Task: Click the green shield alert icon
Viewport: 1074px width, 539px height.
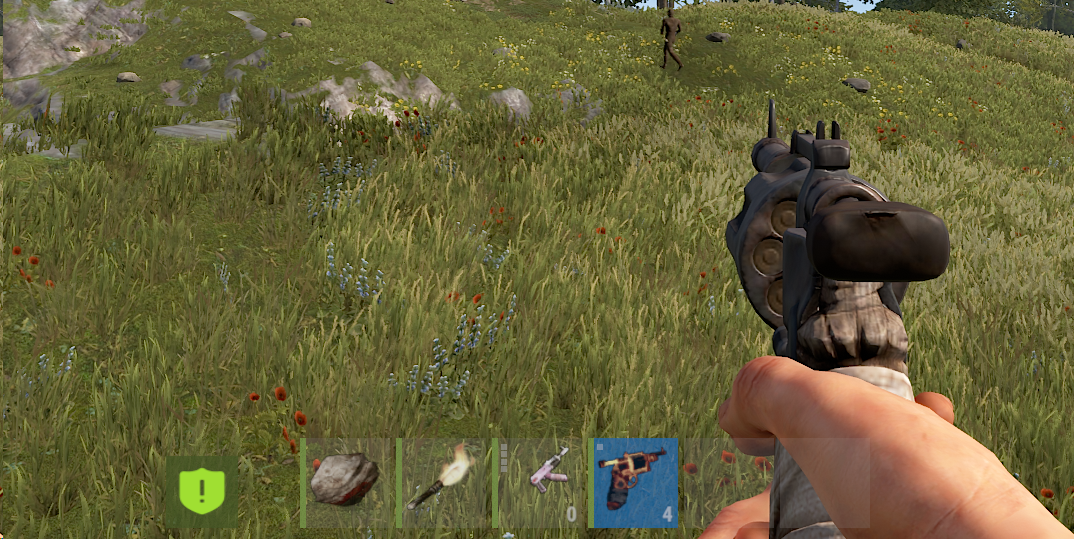Action: point(202,491)
